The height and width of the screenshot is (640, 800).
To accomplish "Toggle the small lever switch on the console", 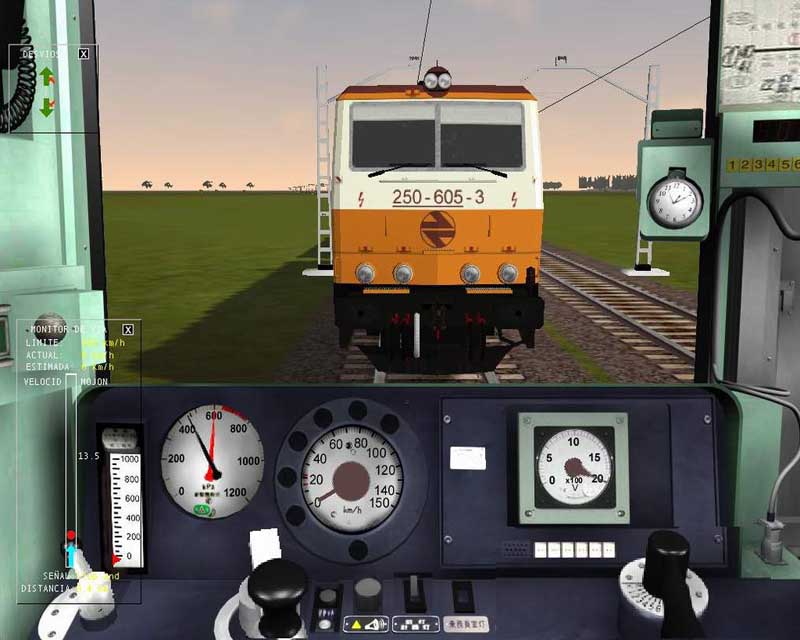I will pyautogui.click(x=413, y=590).
